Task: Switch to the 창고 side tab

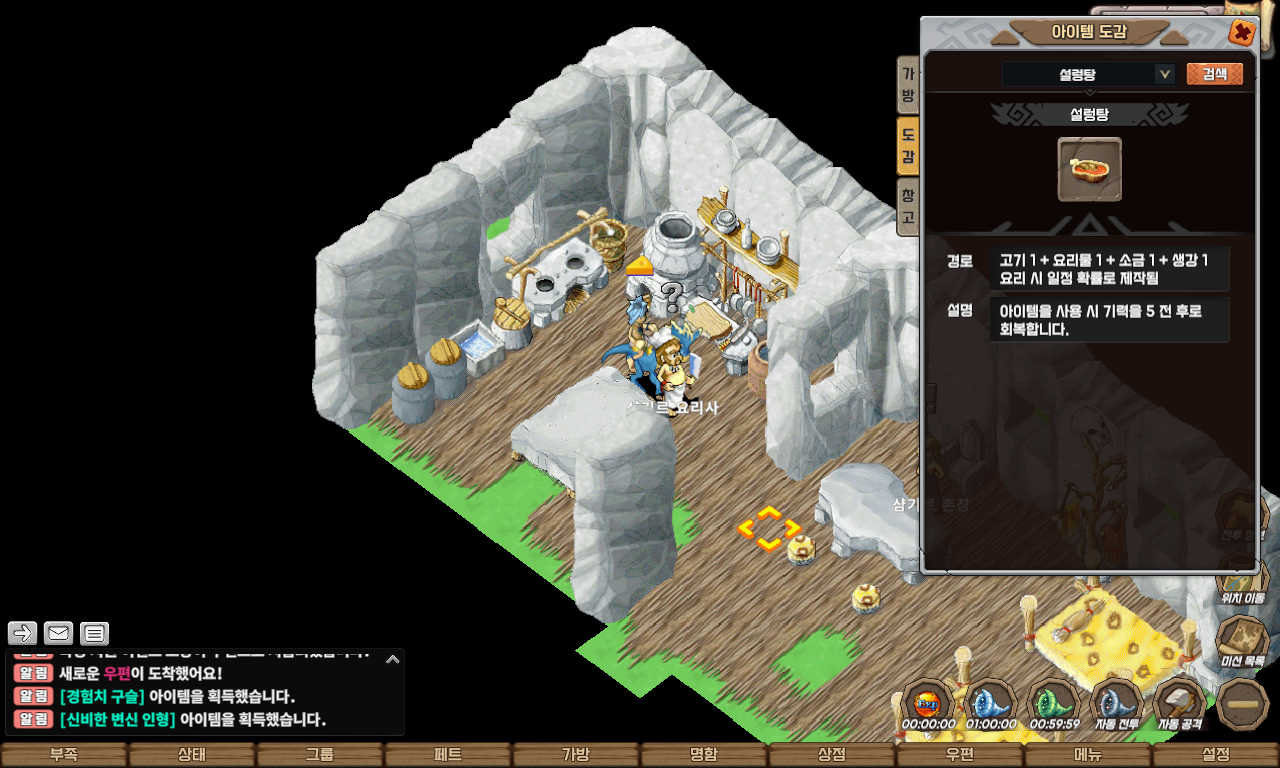Action: click(908, 205)
